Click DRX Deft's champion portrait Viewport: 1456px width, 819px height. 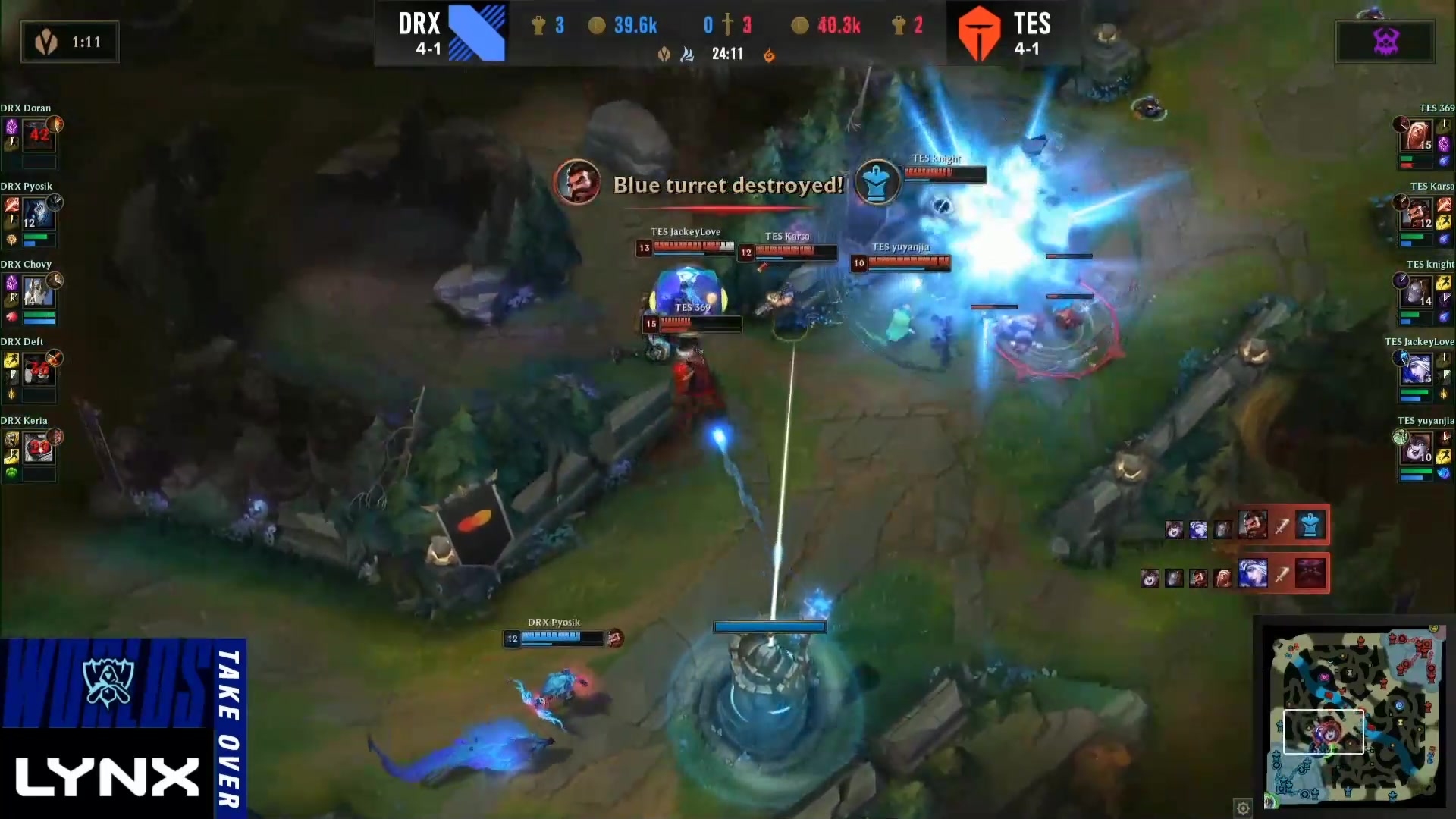pyautogui.click(x=39, y=370)
